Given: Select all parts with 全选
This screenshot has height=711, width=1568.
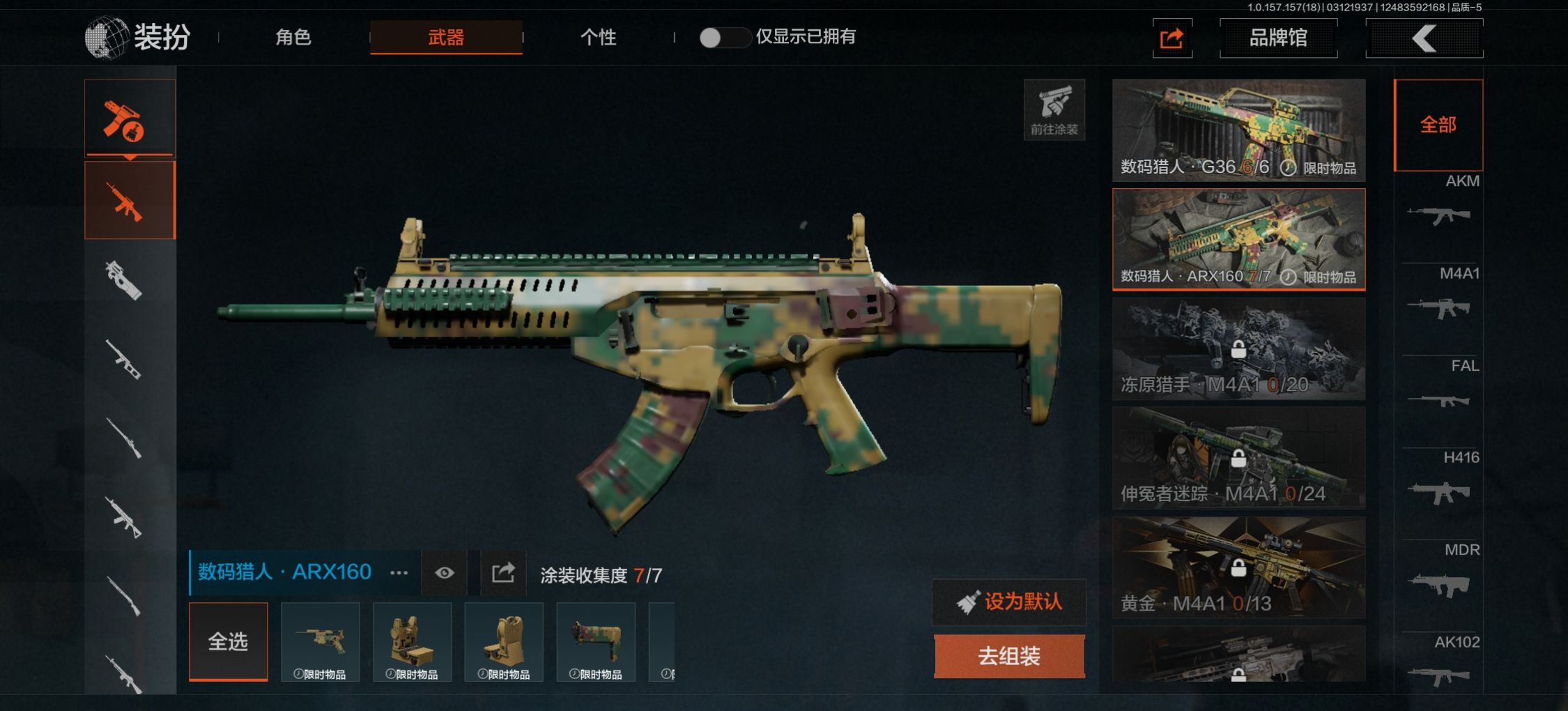Looking at the screenshot, I should click(228, 641).
